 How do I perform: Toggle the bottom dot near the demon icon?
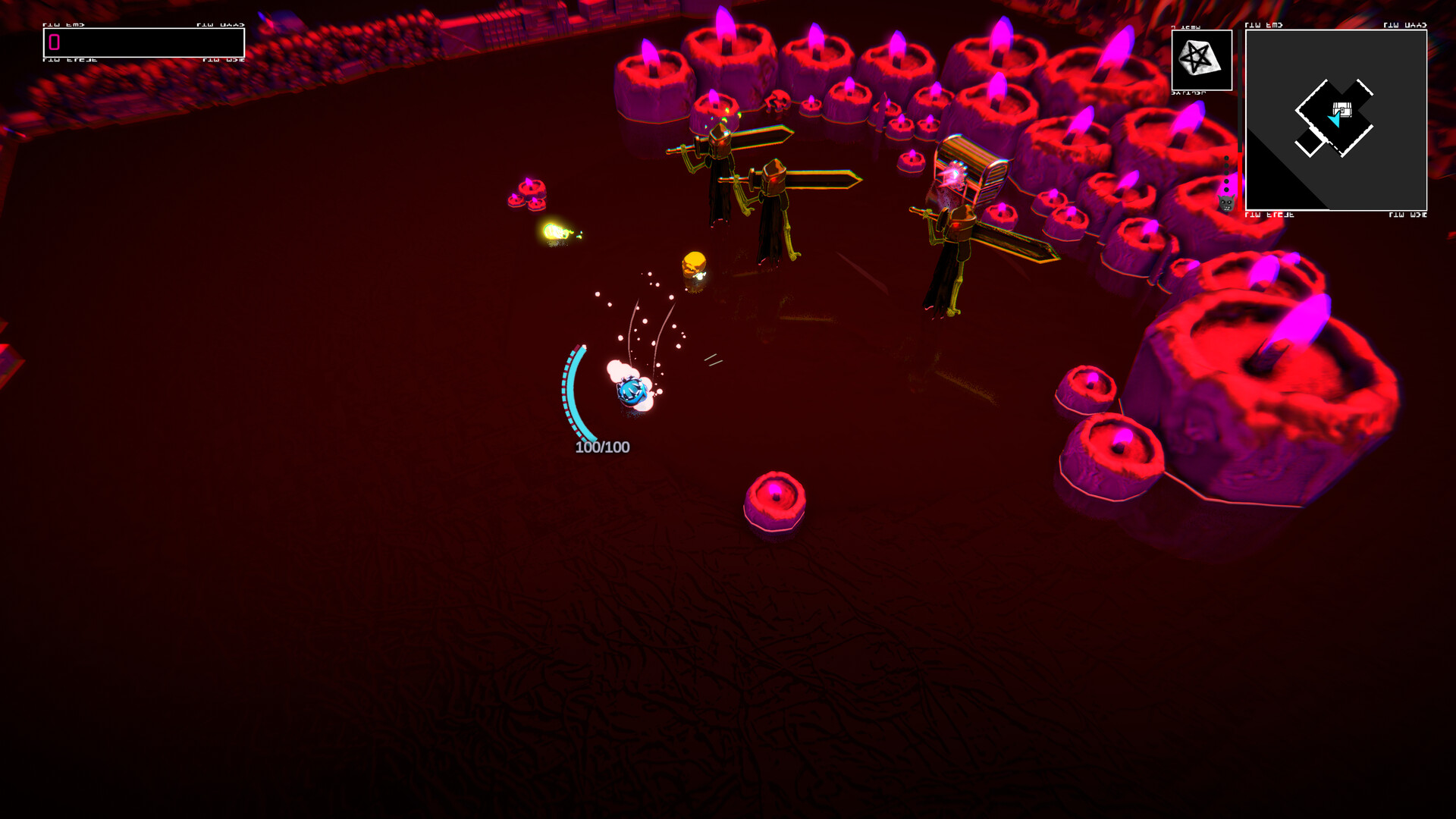(x=1226, y=190)
